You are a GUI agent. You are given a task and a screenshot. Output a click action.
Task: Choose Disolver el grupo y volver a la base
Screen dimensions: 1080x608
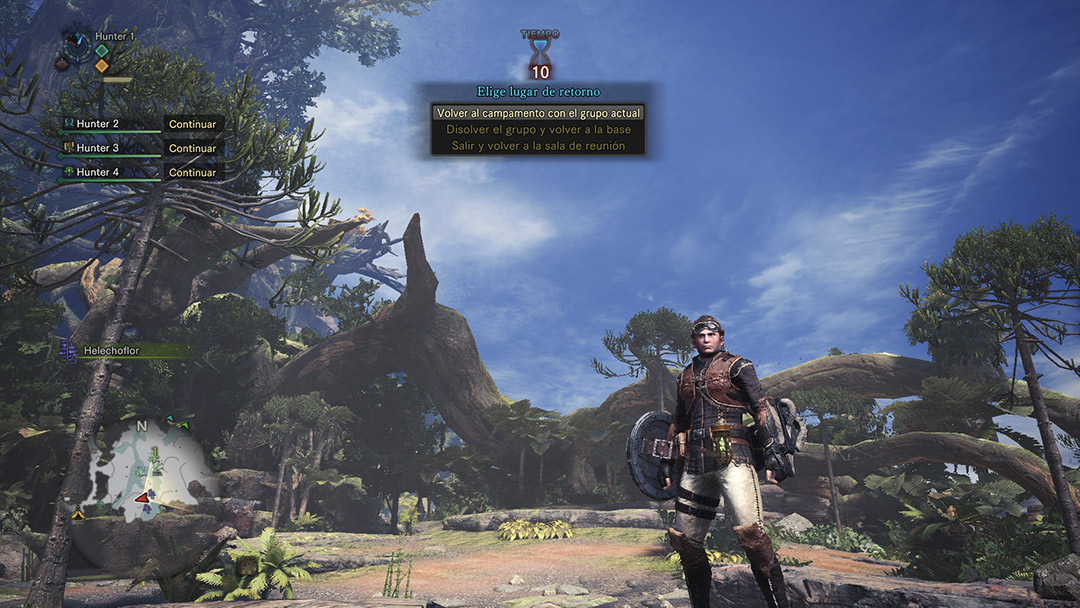tap(538, 129)
